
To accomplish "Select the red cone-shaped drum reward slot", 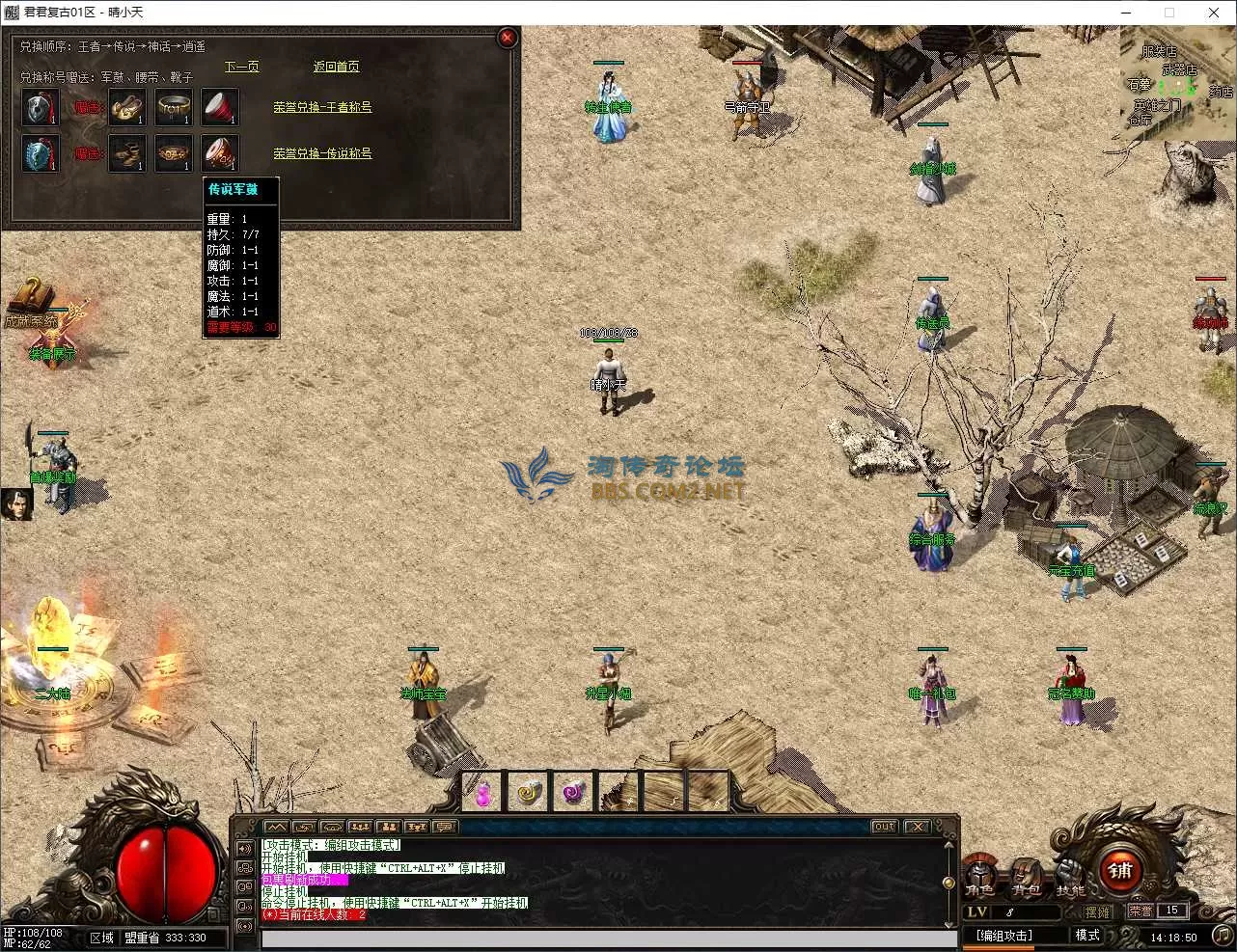I will click(x=220, y=107).
